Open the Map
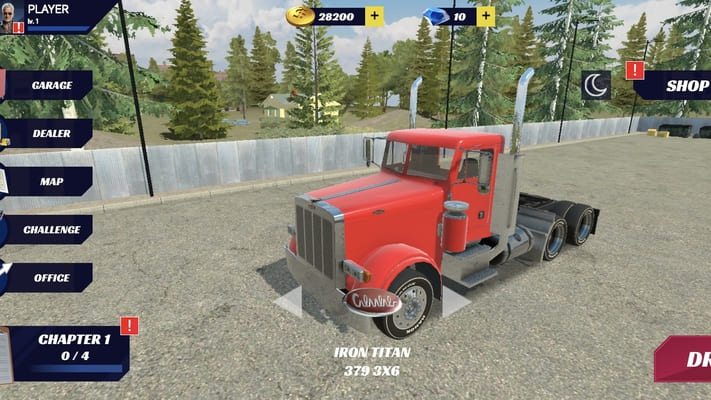711x400 pixels. (x=50, y=181)
